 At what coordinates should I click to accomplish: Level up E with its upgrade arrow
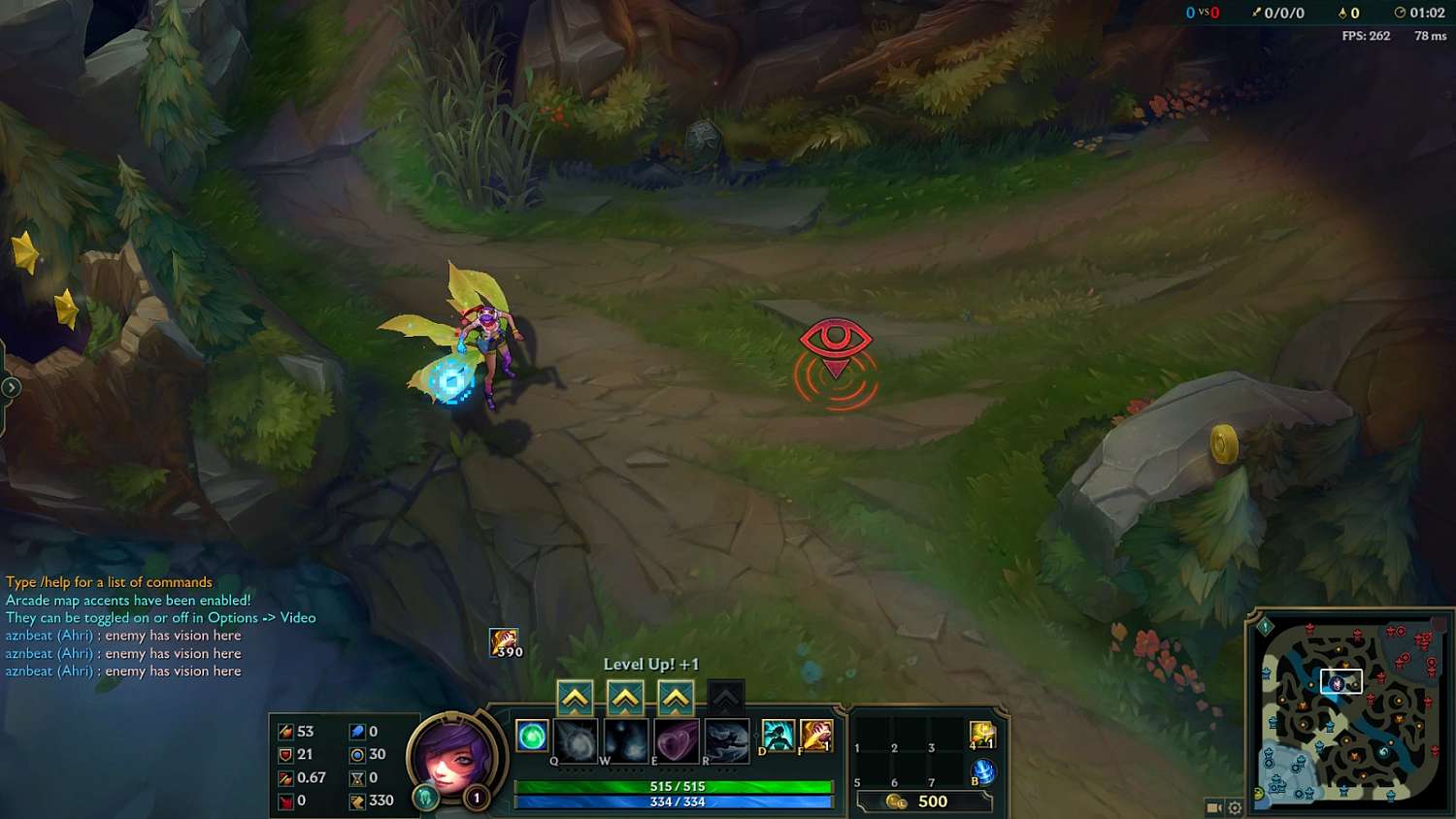pos(676,696)
